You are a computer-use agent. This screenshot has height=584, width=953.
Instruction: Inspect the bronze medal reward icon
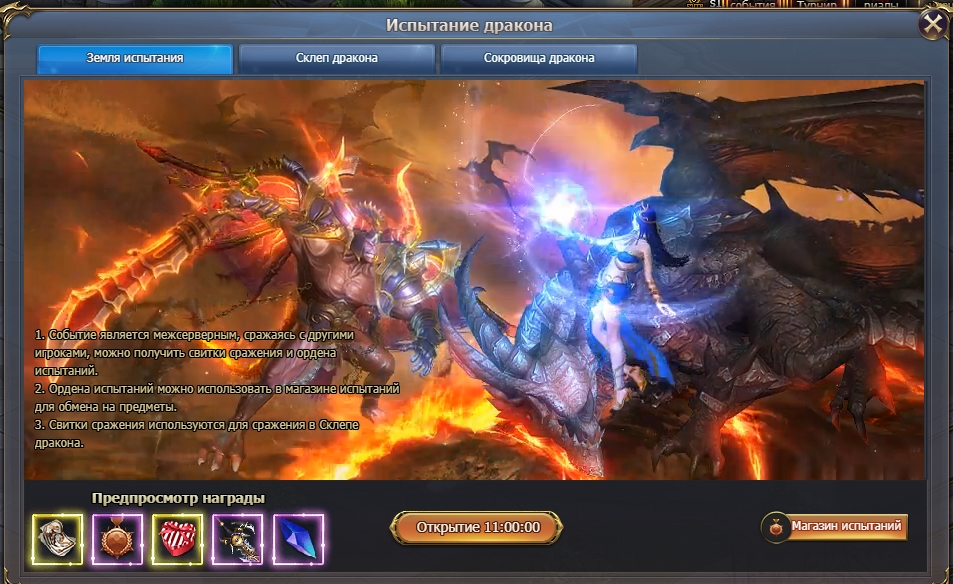point(117,539)
